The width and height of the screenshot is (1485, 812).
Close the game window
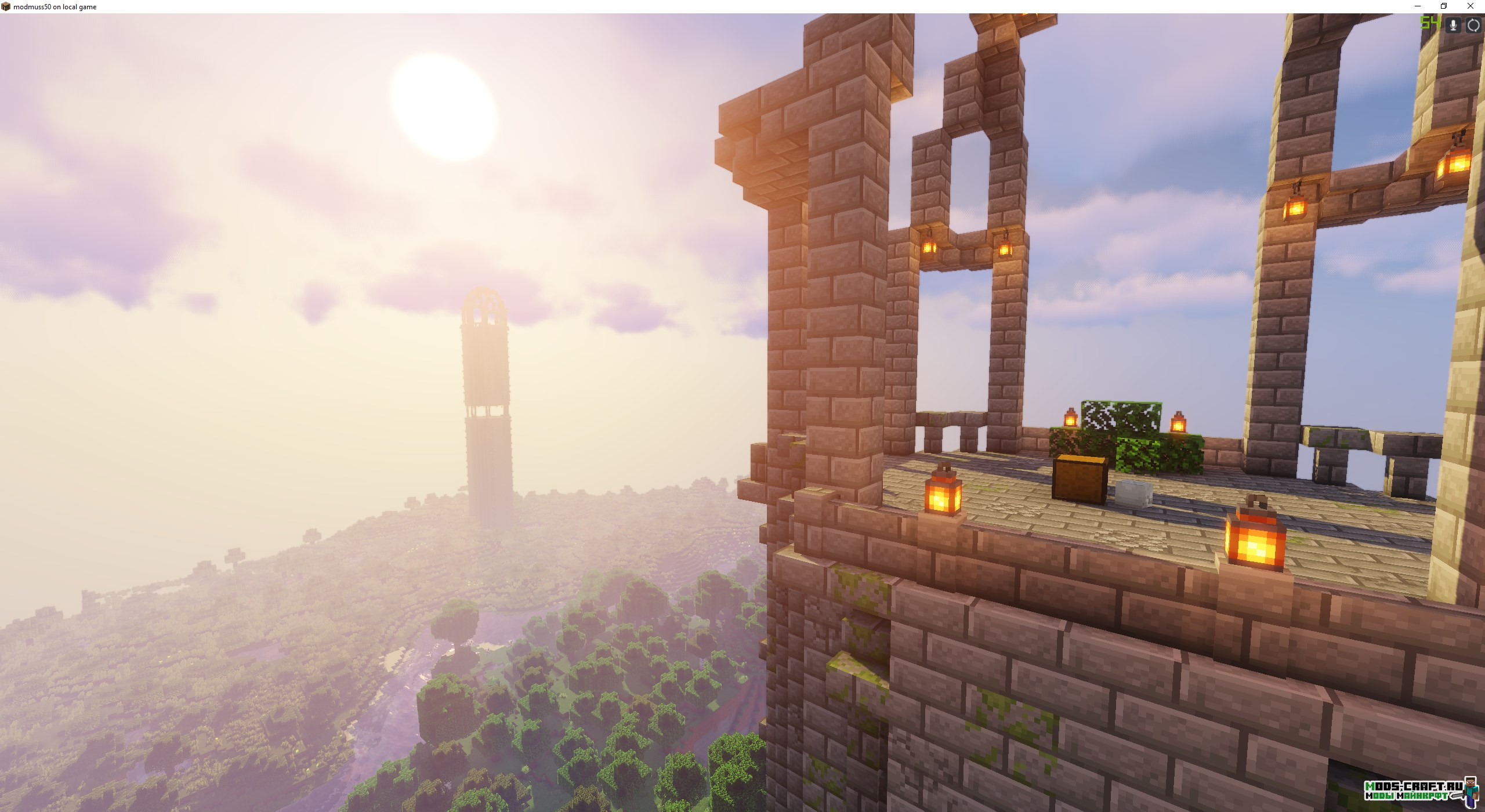pos(1470,6)
